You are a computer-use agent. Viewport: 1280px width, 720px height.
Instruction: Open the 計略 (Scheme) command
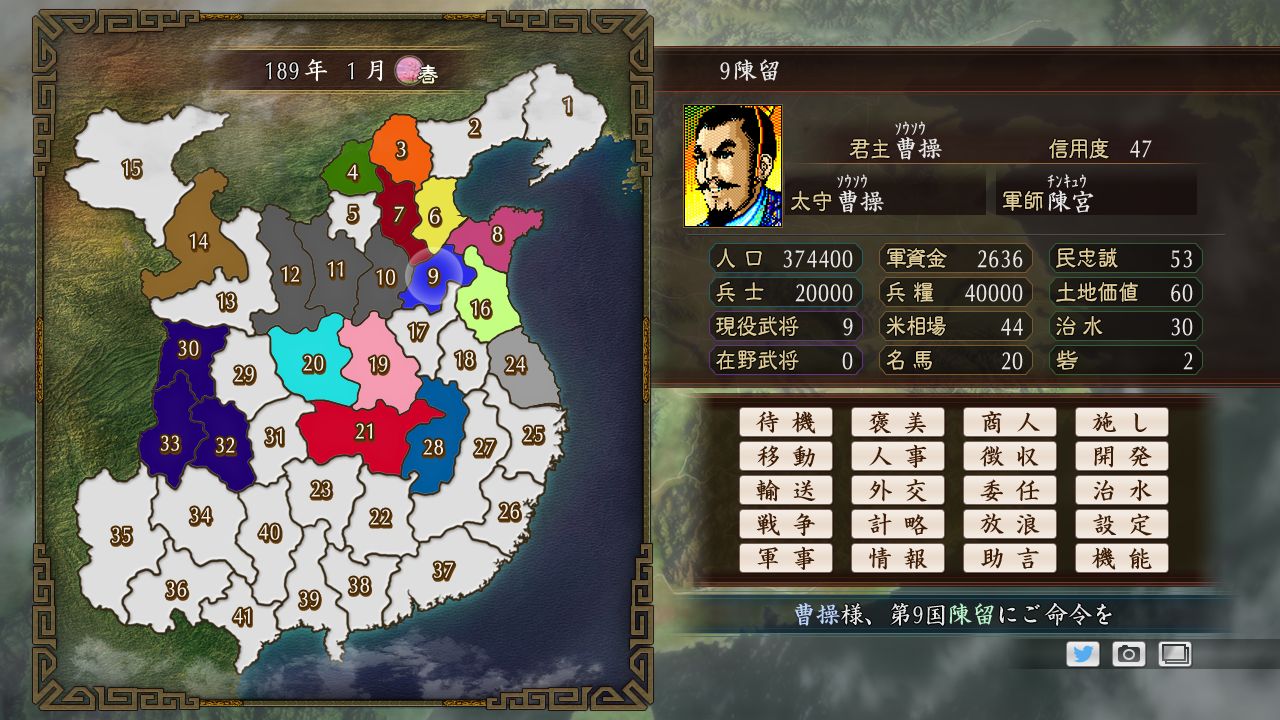click(x=898, y=524)
